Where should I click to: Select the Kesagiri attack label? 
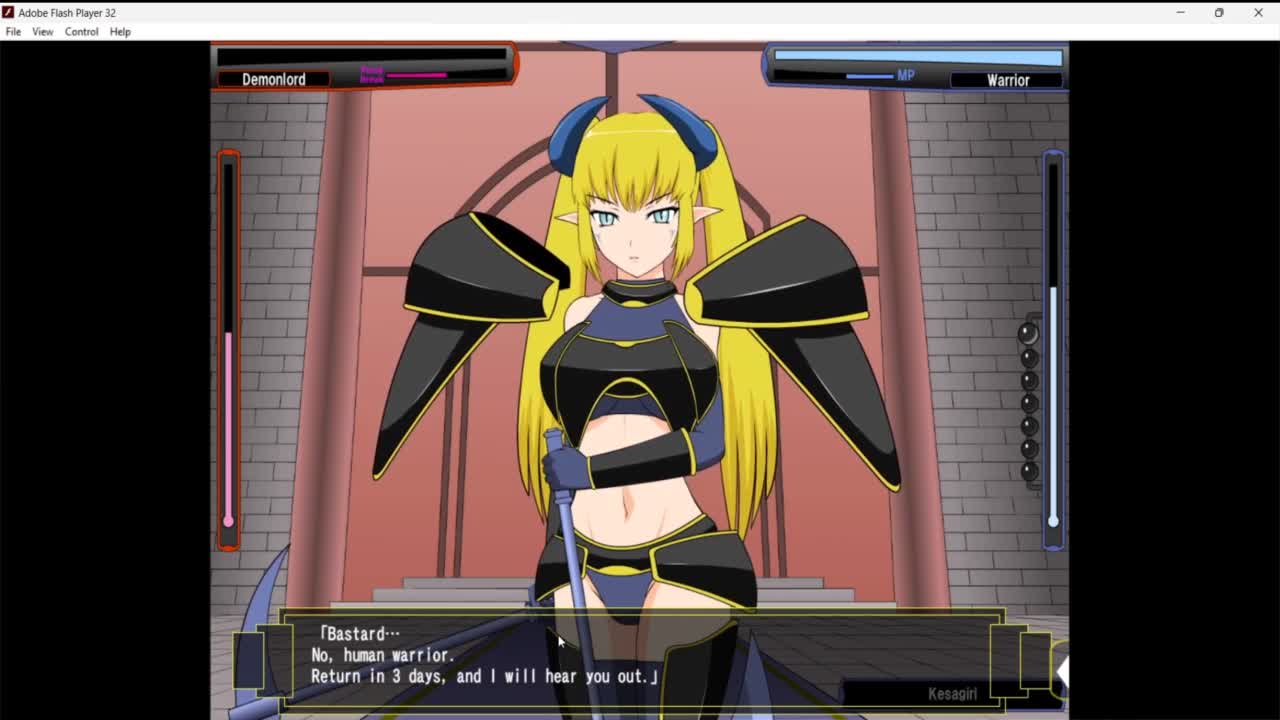951,693
